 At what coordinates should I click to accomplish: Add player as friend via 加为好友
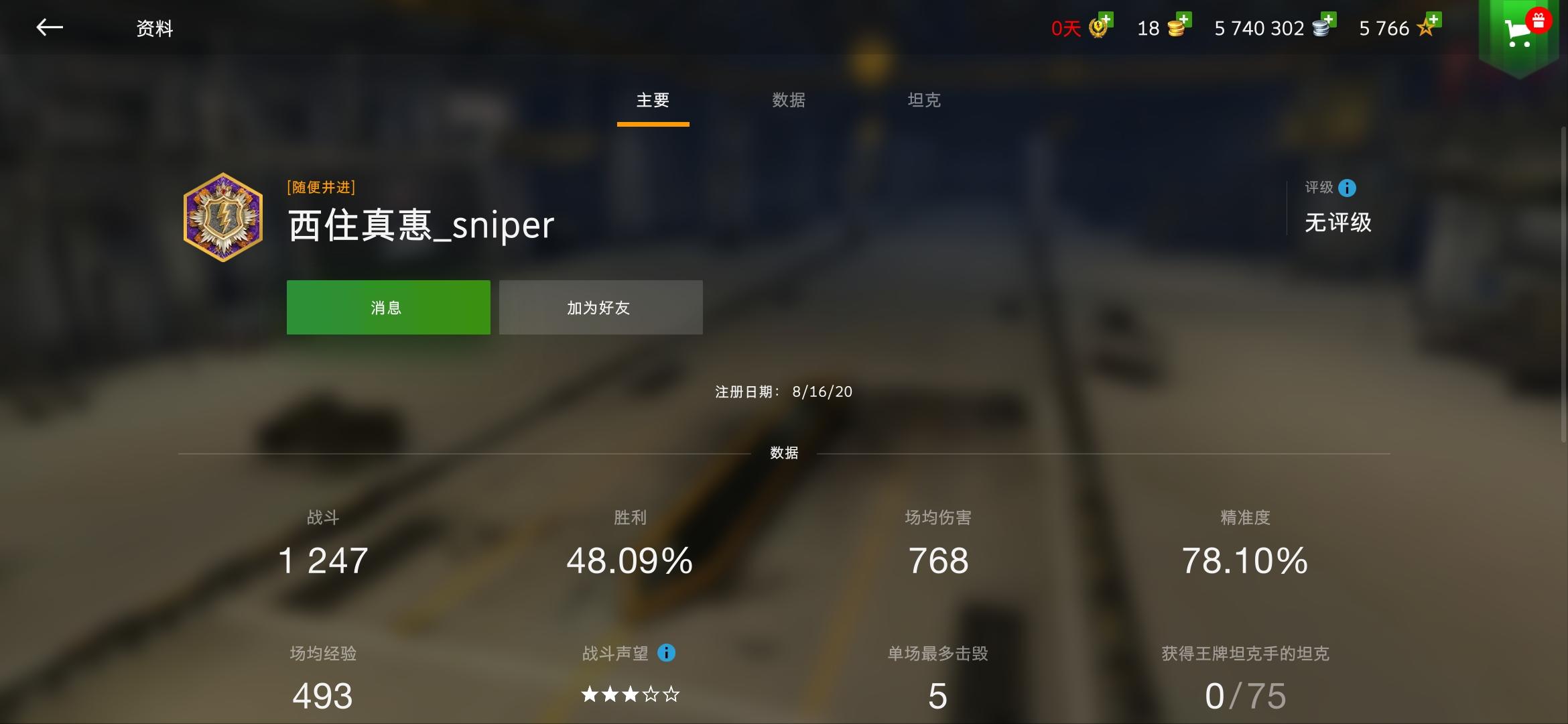point(600,307)
